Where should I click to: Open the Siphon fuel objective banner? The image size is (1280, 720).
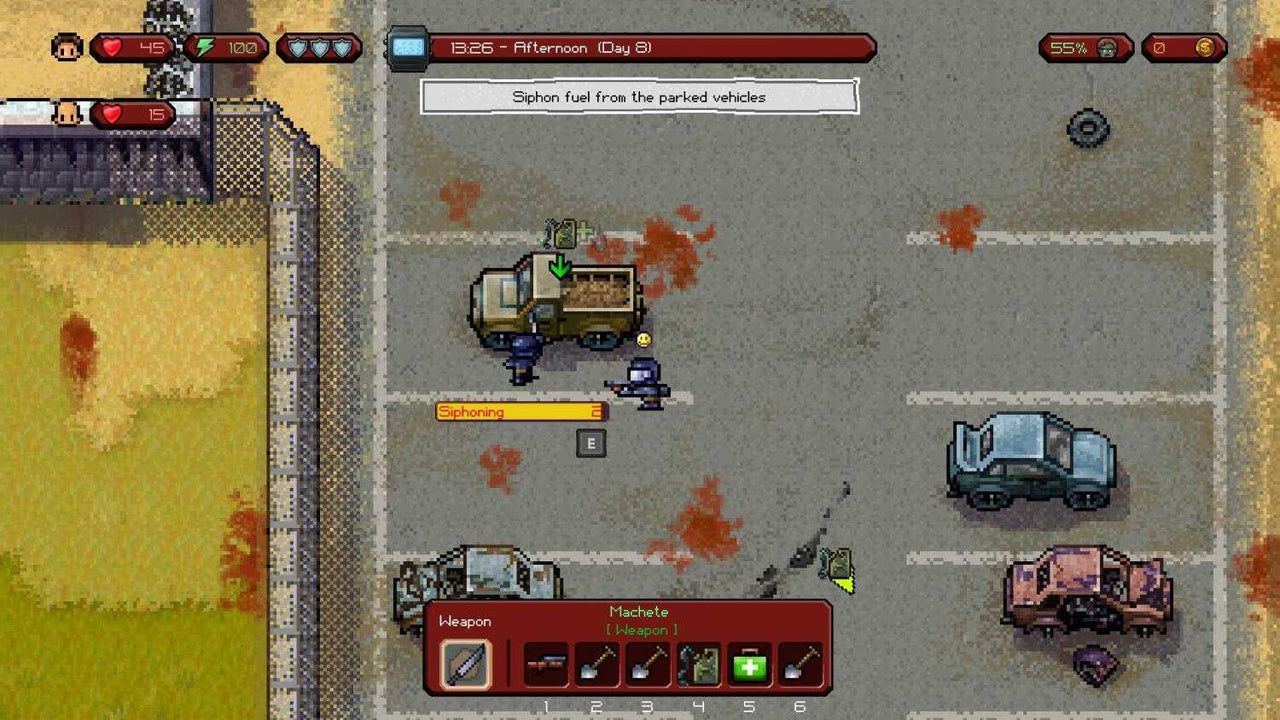[x=640, y=97]
